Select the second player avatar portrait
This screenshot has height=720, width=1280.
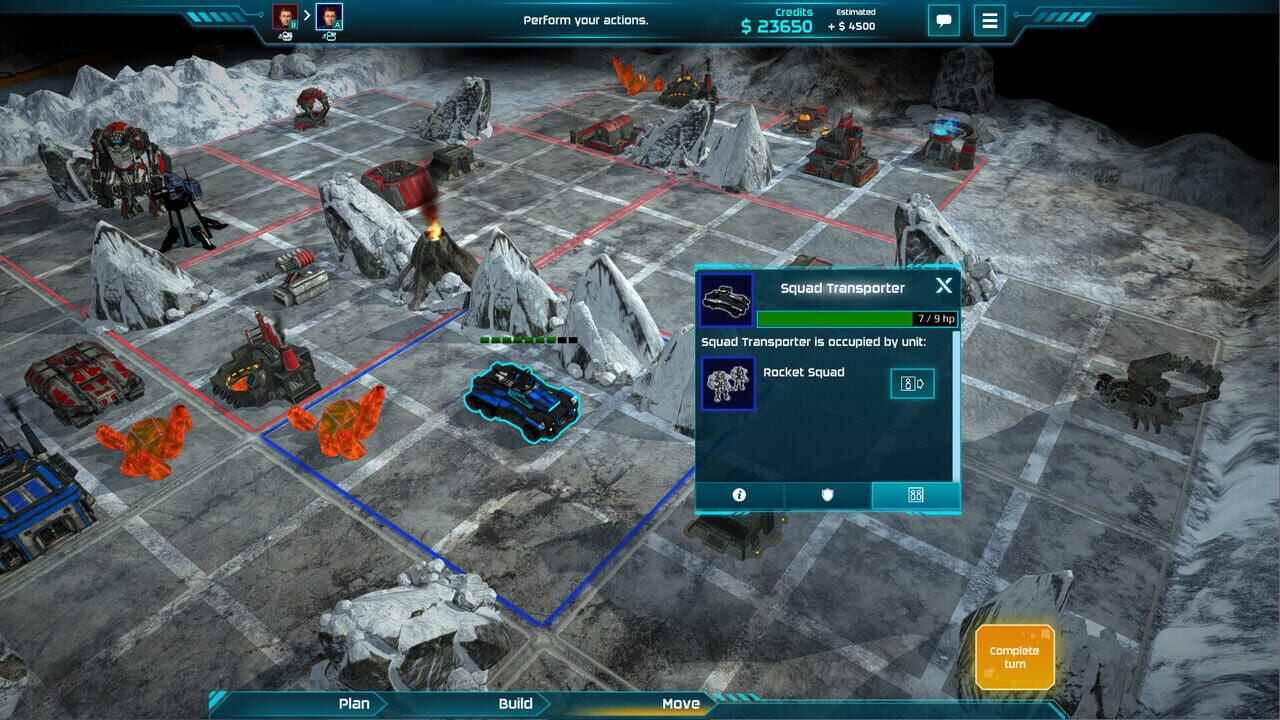click(x=330, y=14)
